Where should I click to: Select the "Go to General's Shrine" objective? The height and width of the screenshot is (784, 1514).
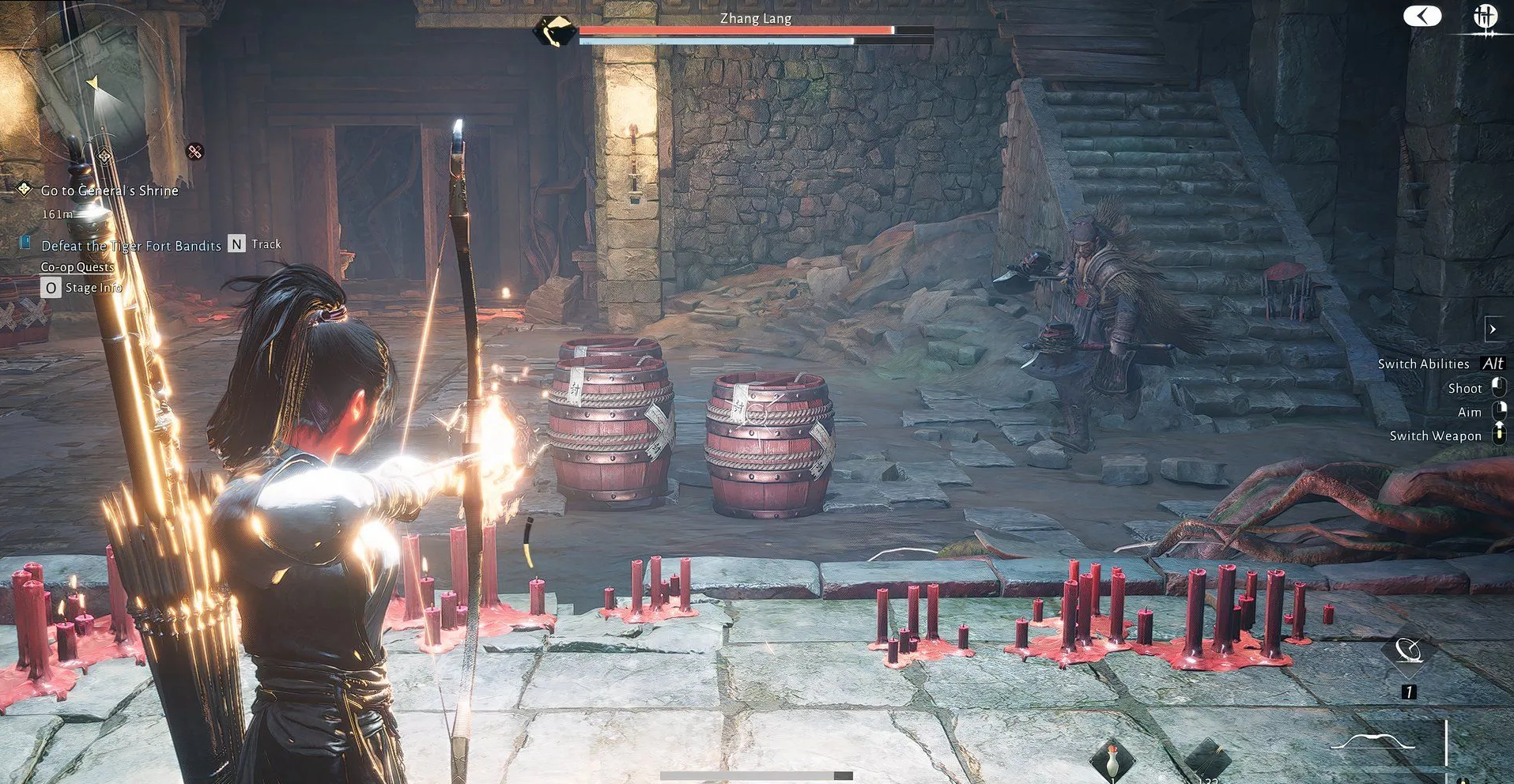click(109, 190)
